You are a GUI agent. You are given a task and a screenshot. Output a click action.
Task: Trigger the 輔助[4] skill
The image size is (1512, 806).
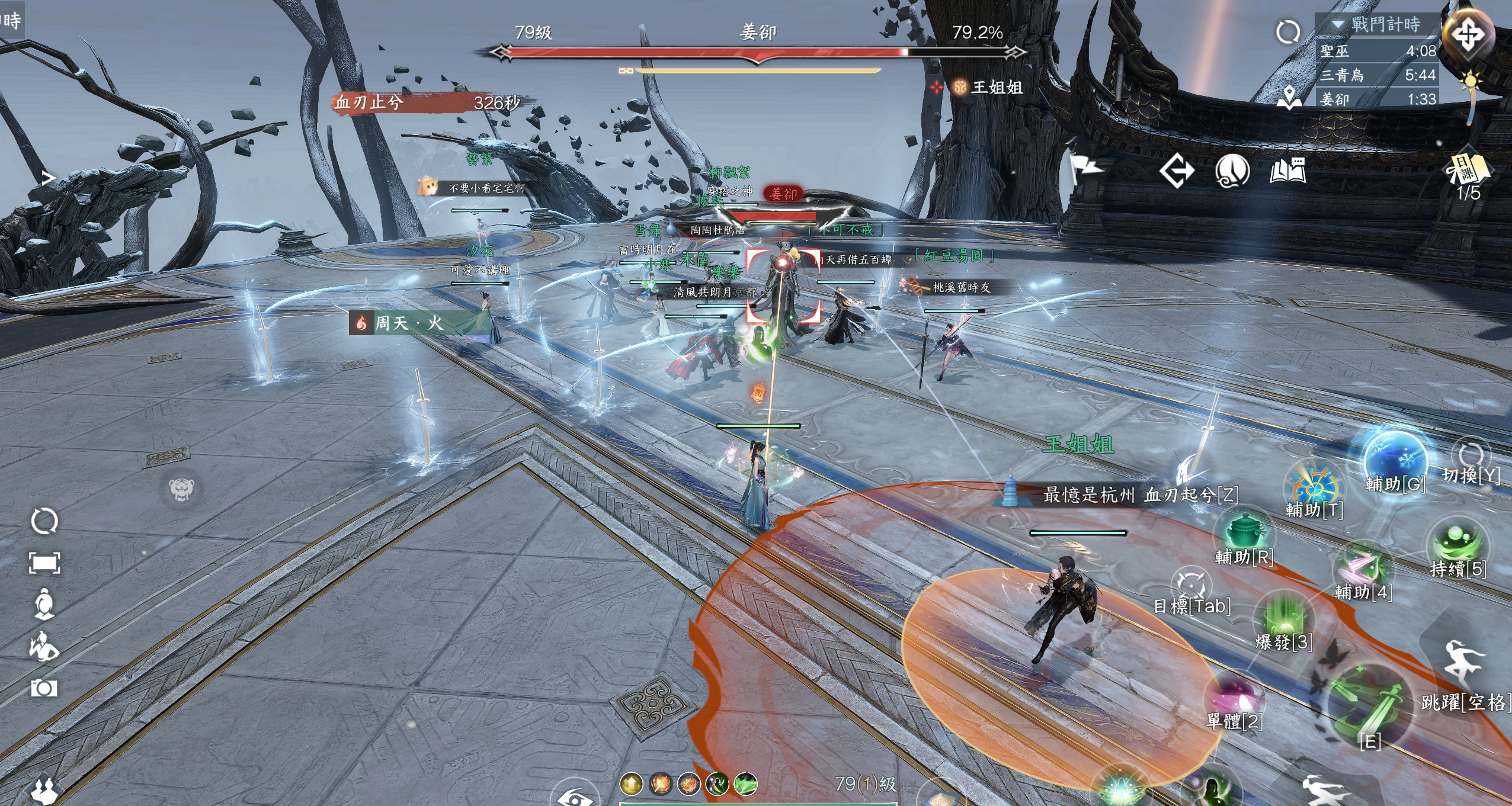point(1363,567)
